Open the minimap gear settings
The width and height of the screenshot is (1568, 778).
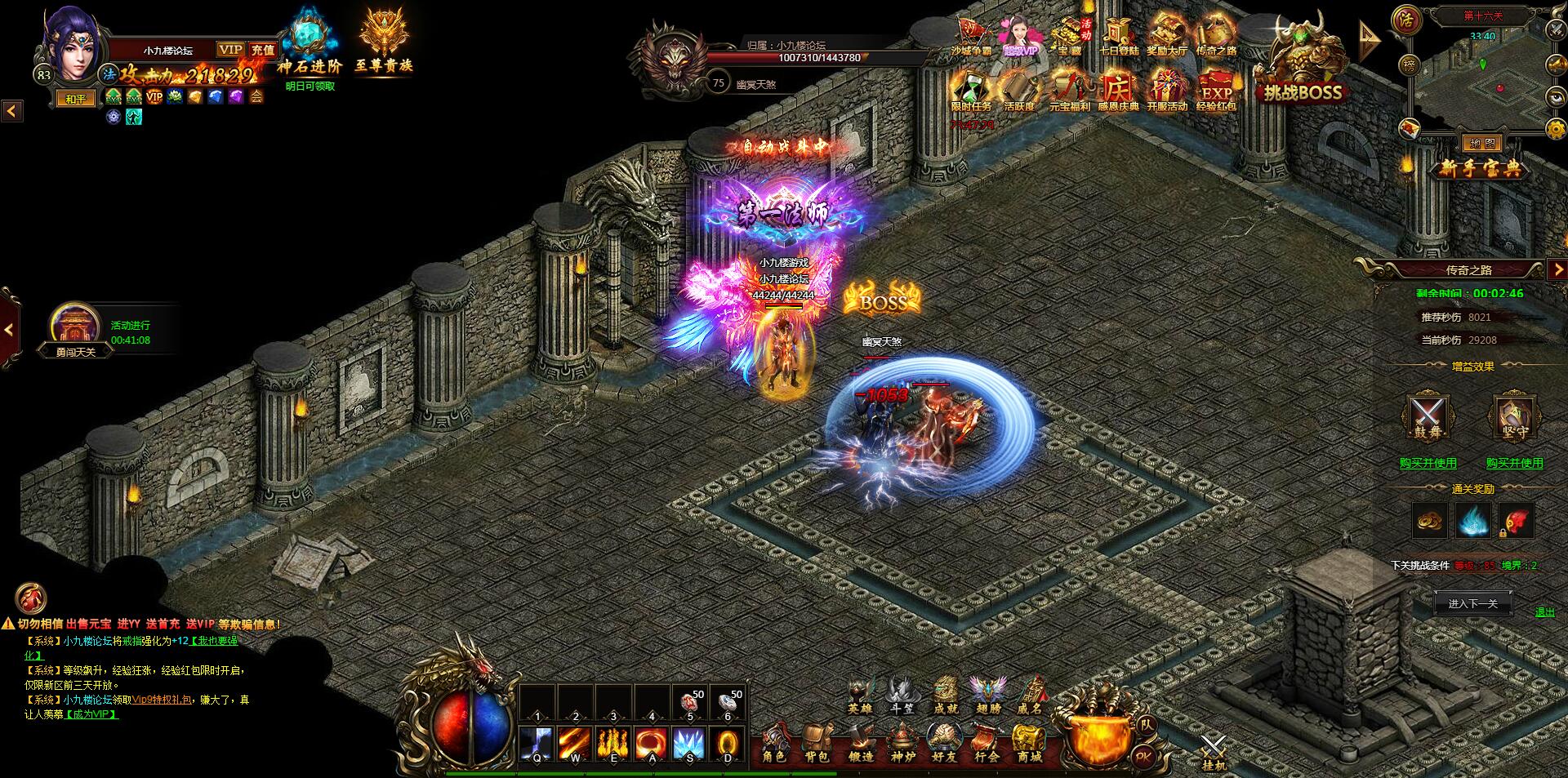1557,128
